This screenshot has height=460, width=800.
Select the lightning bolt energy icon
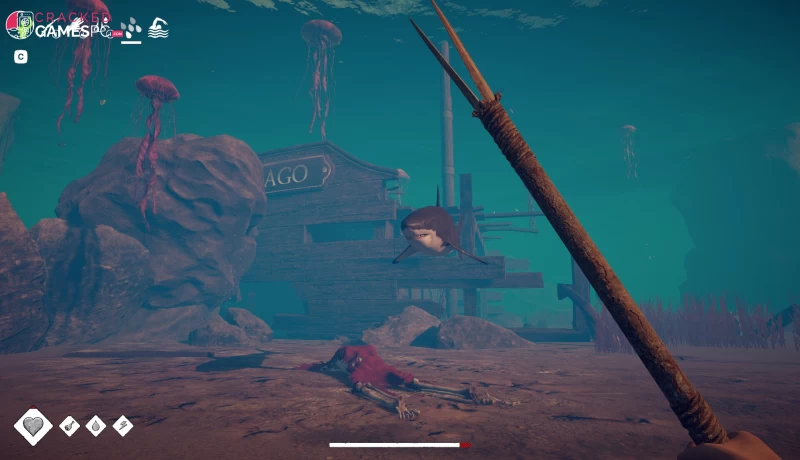[123, 426]
